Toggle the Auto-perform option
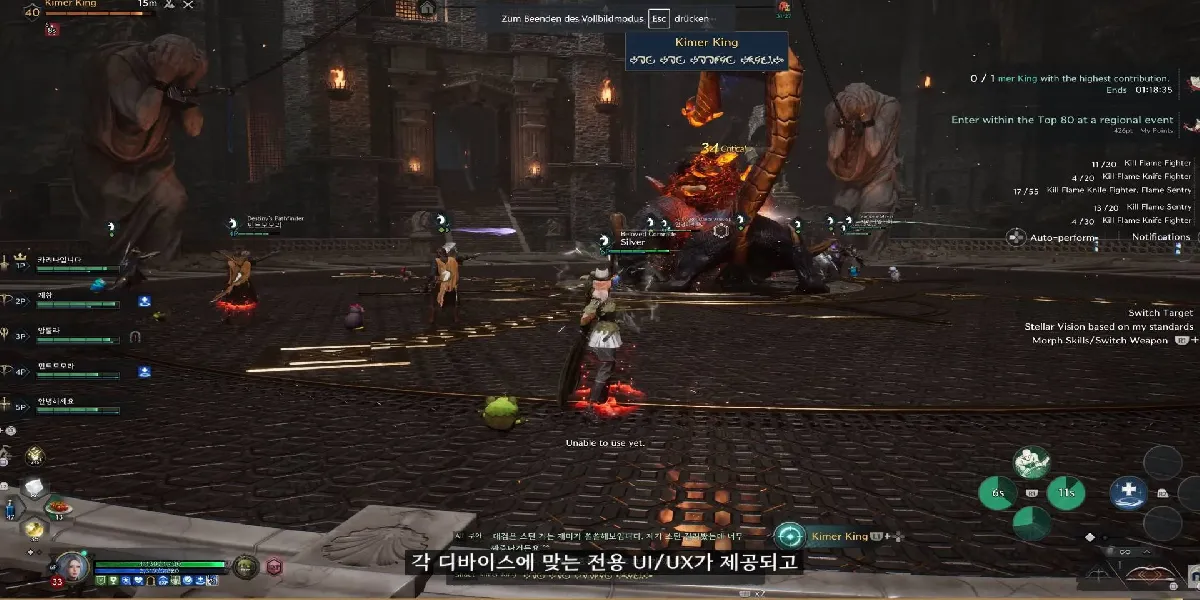The image size is (1200, 600). click(1016, 237)
